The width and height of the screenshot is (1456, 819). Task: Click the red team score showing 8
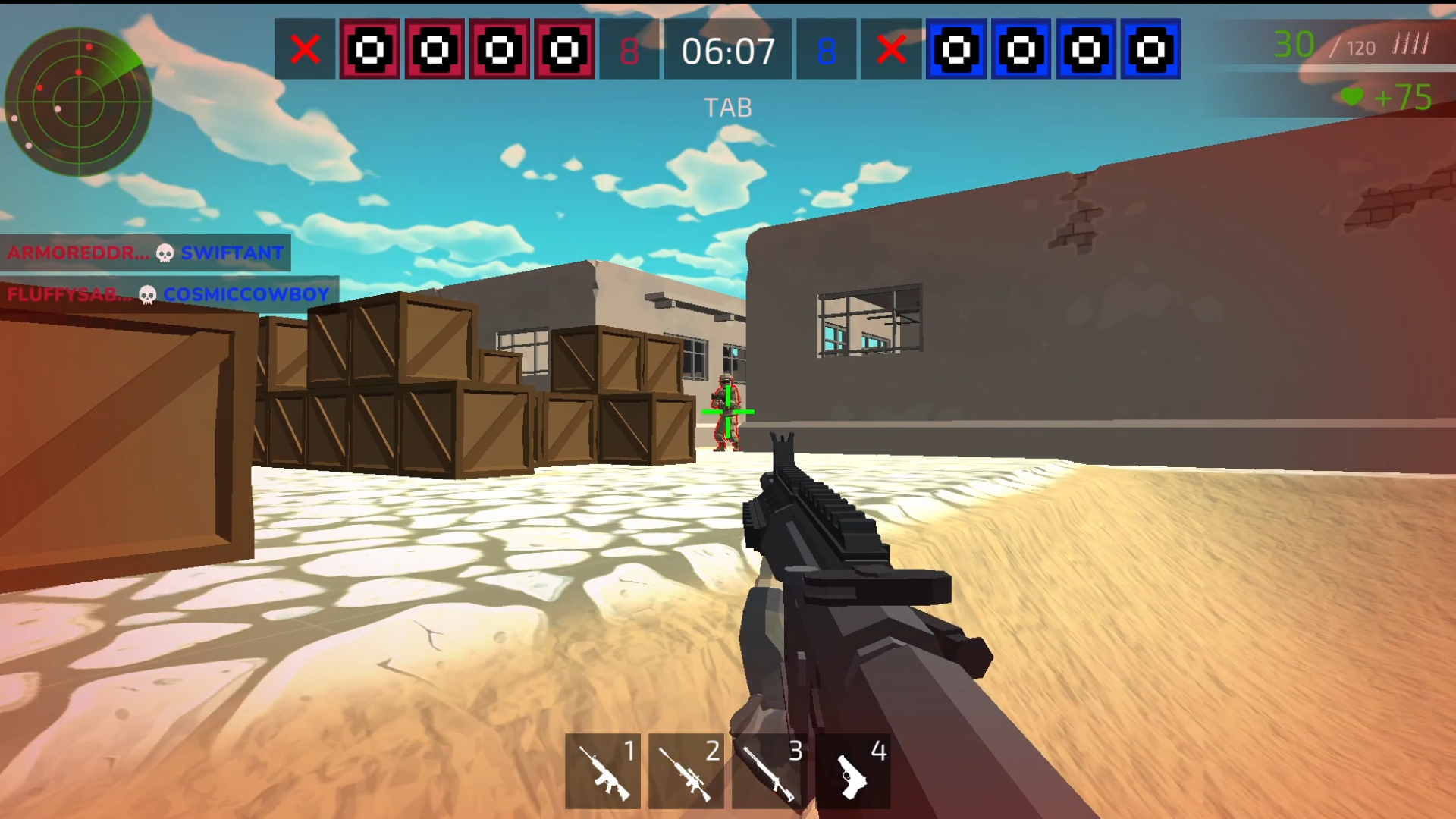pyautogui.click(x=629, y=51)
